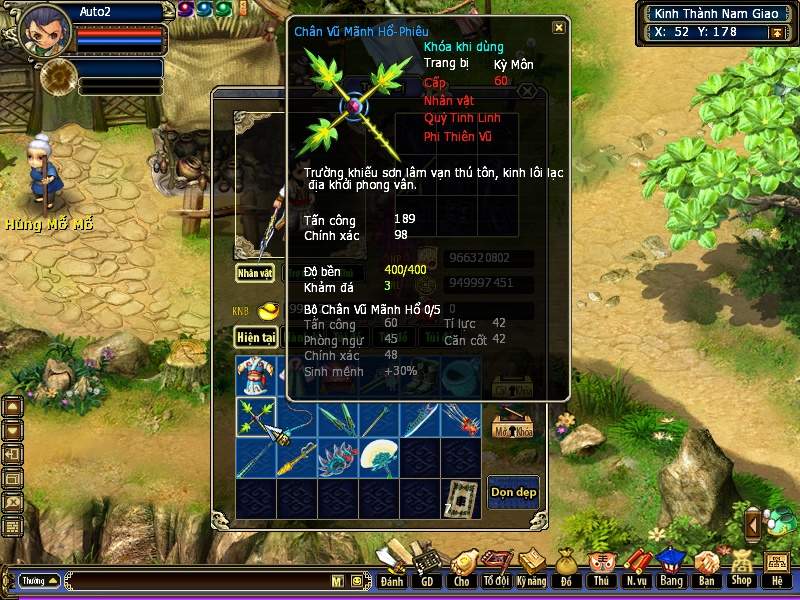
Task: Select the white fan weapon slot
Action: (378, 459)
